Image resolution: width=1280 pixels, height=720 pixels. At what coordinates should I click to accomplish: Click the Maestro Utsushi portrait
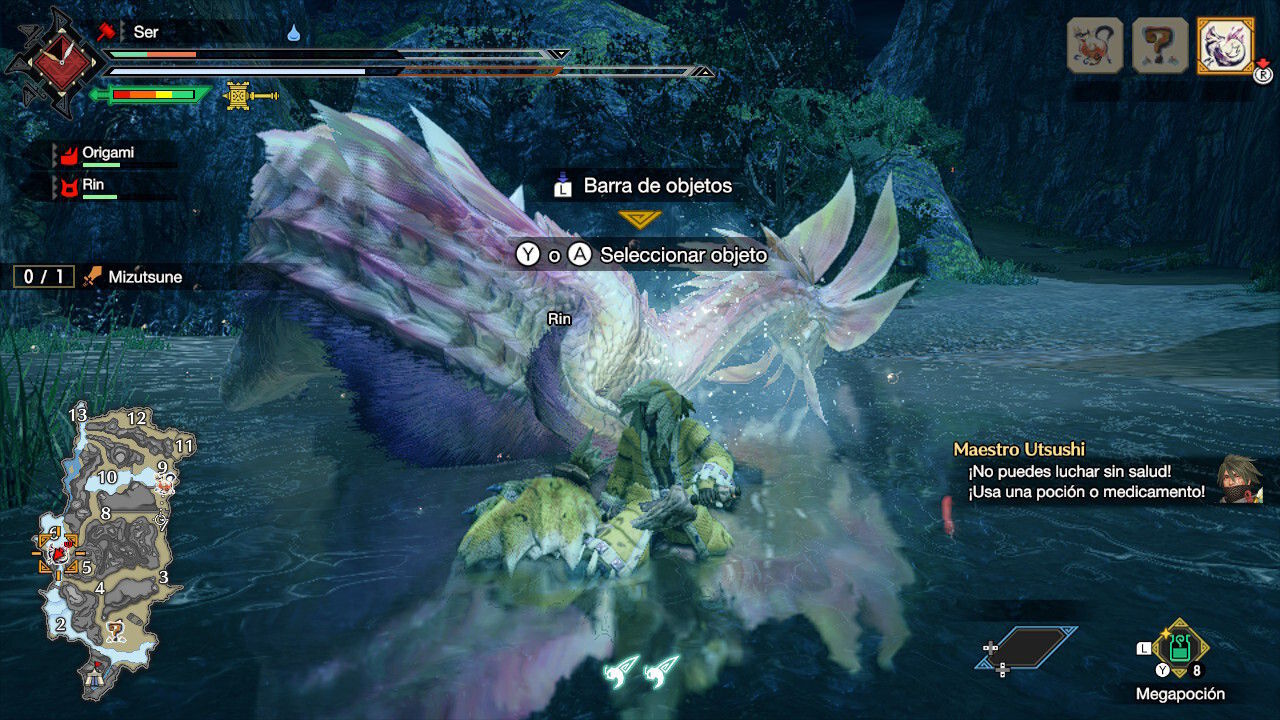click(x=1241, y=479)
